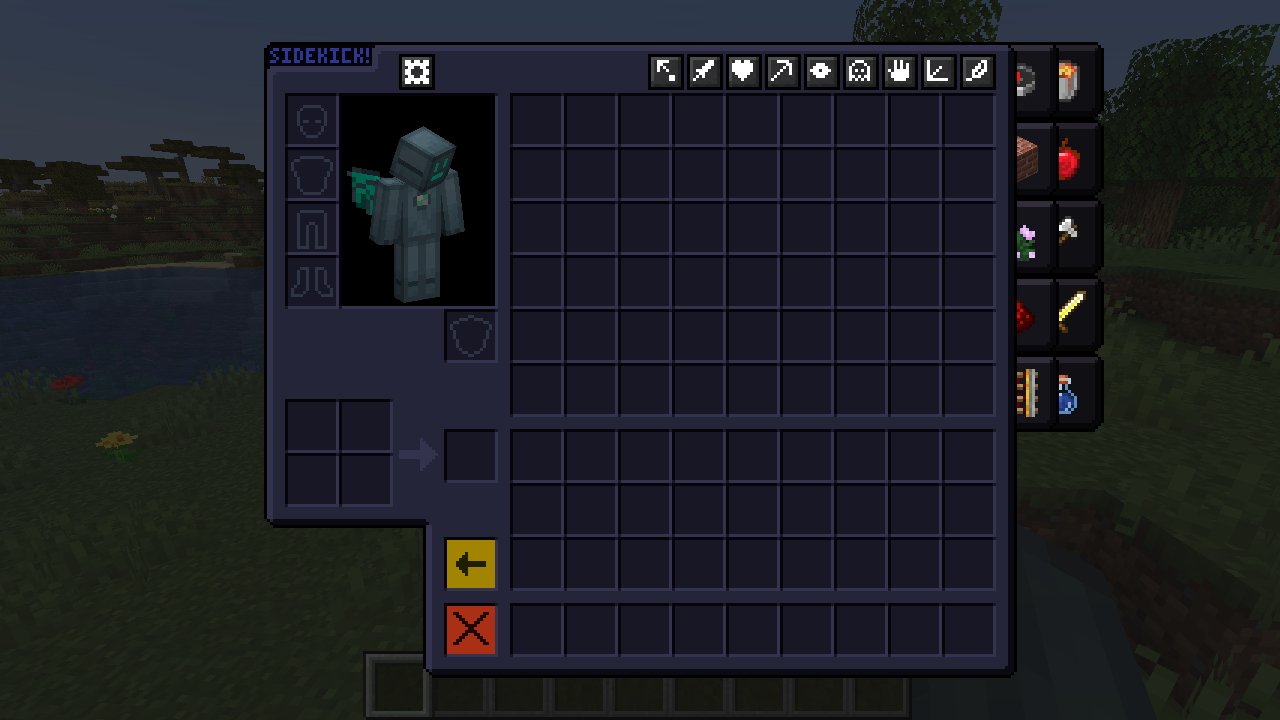The image size is (1280, 720).
Task: Select the ghost icon on the toolbar
Action: [x=860, y=71]
